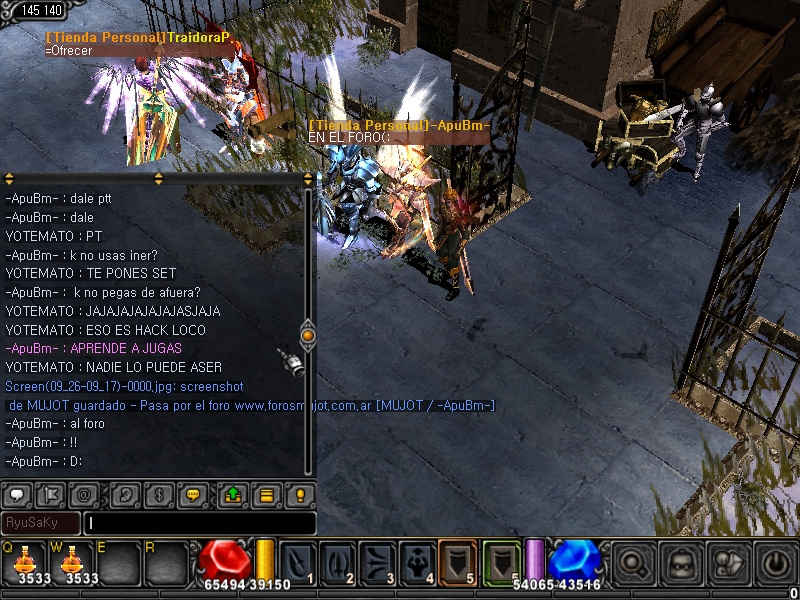Click the speech bubble chat button
Screen dimensions: 800x600
[x=18, y=494]
